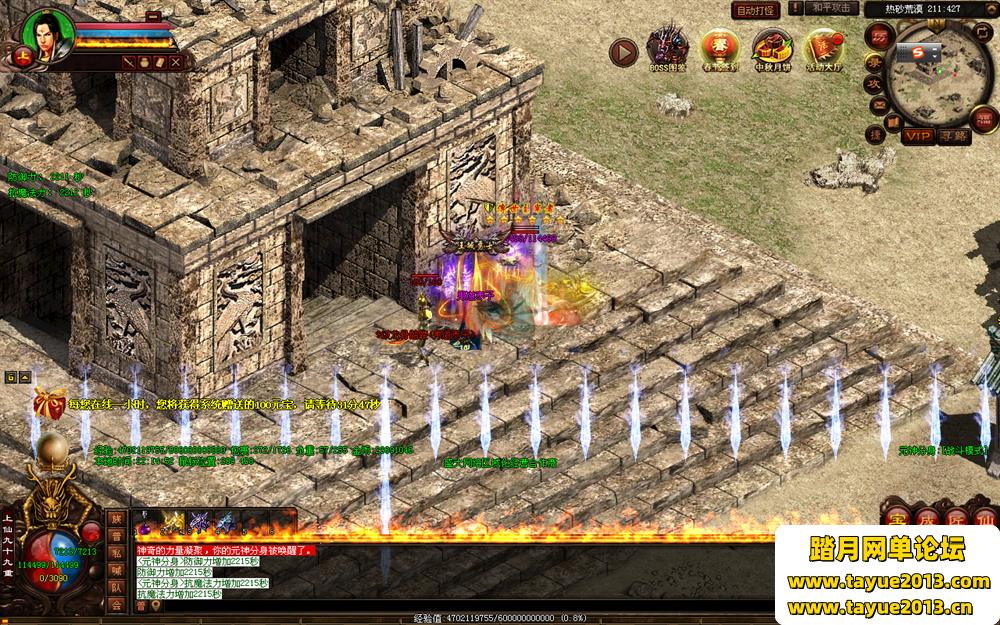This screenshot has height=625, width=1000.
Task: Switch to the 队 team chat channel
Action: 117,587
